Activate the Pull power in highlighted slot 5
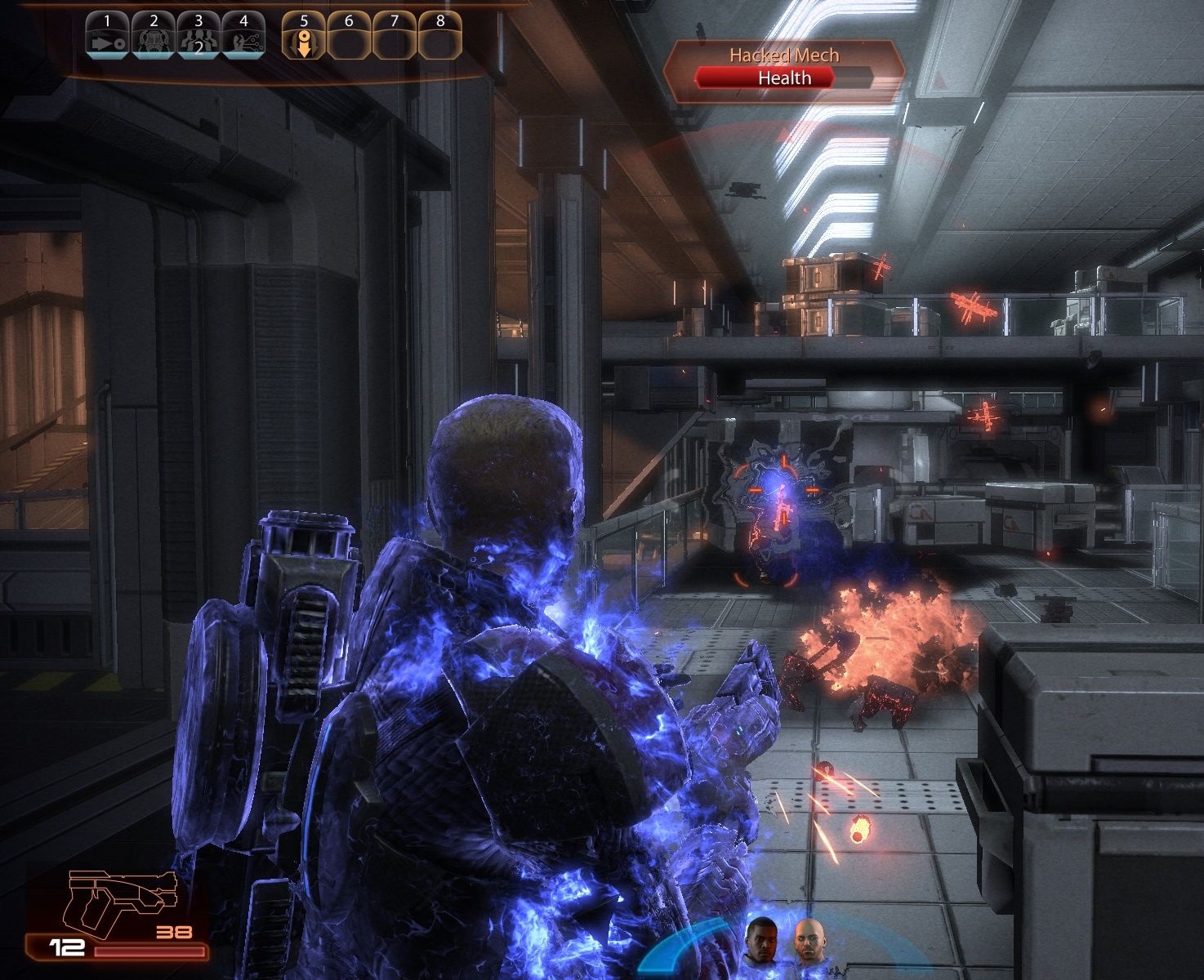The image size is (1204, 980). pyautogui.click(x=303, y=36)
